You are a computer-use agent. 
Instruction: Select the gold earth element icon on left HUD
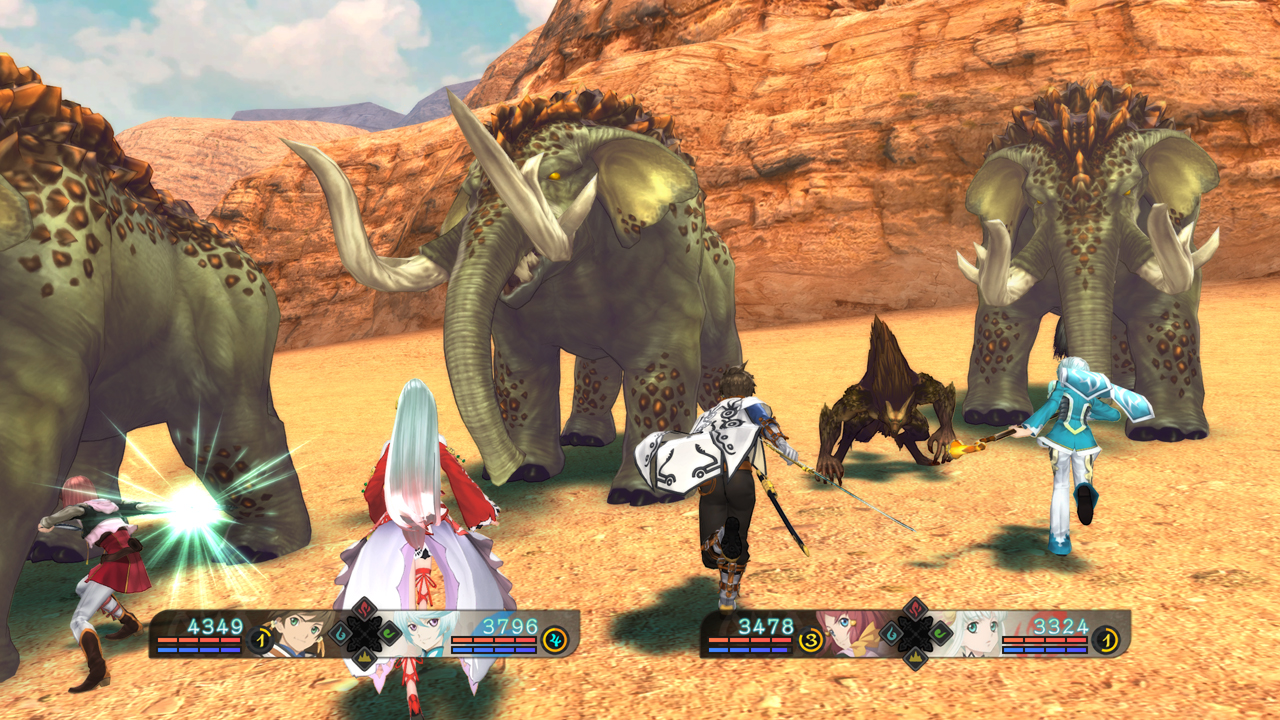click(x=364, y=658)
